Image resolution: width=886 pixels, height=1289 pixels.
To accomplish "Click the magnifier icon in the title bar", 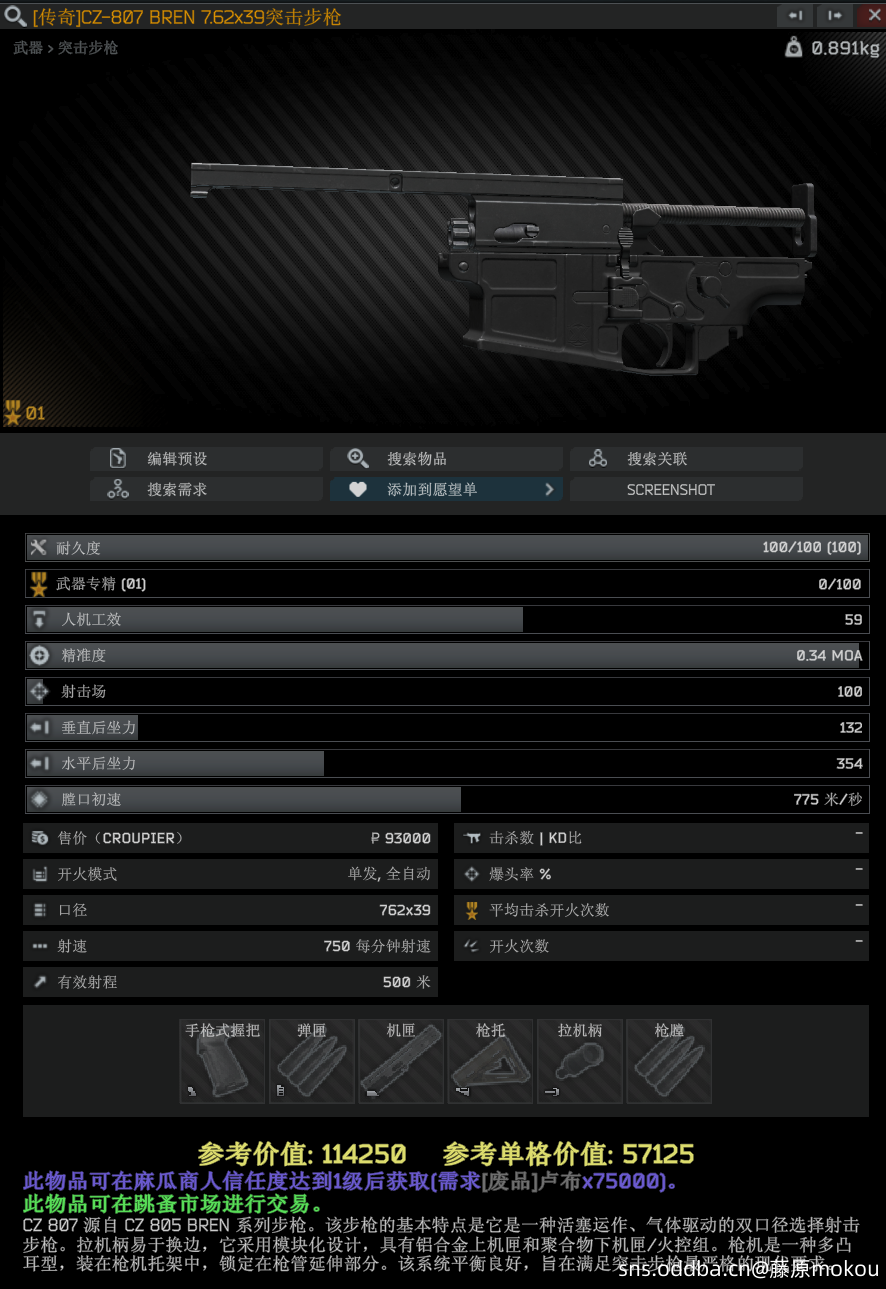I will pyautogui.click(x=15, y=16).
